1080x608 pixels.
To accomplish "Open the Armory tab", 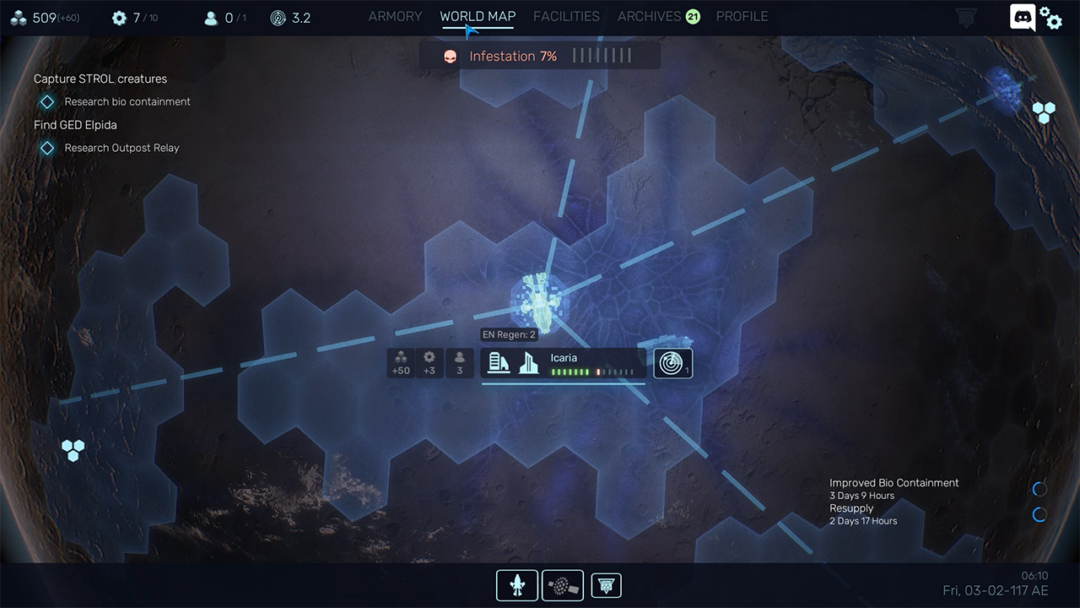I will click(x=395, y=17).
